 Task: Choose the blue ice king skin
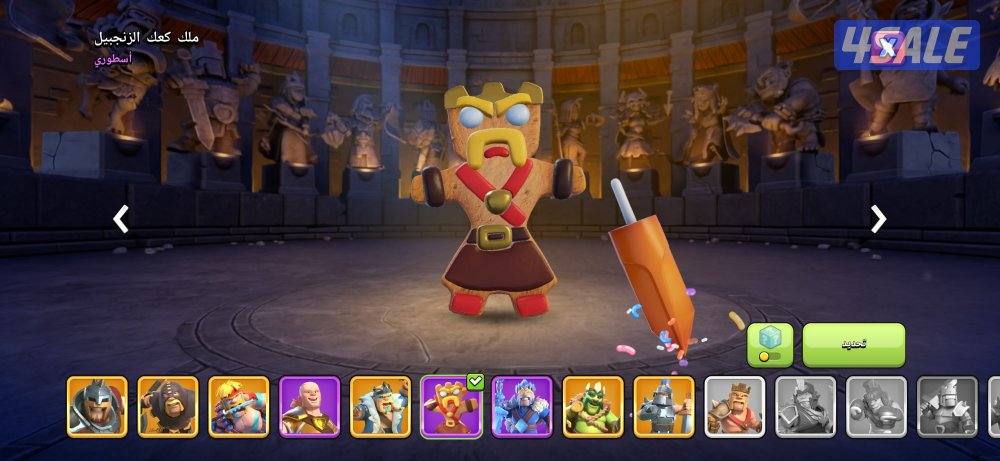523,407
